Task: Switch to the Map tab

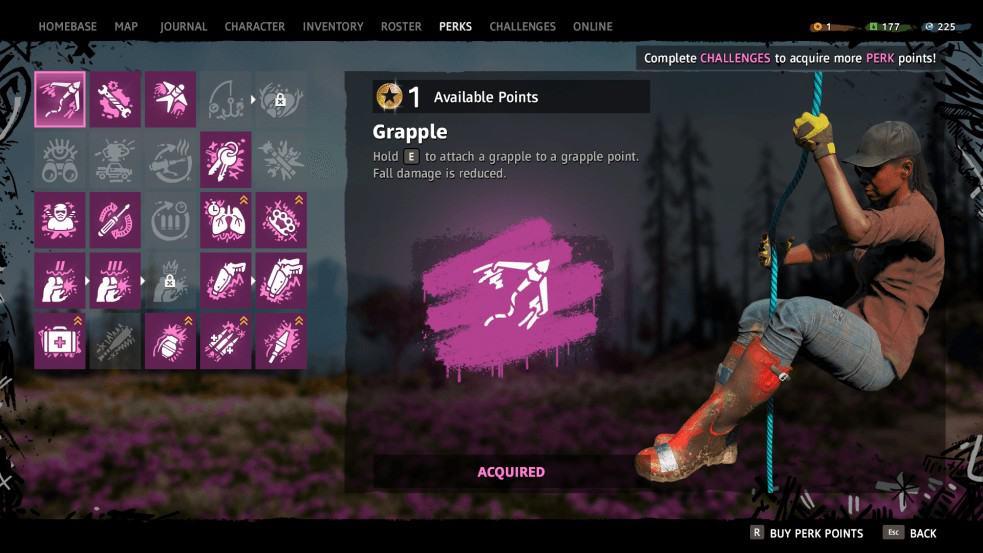Action: pyautogui.click(x=126, y=26)
